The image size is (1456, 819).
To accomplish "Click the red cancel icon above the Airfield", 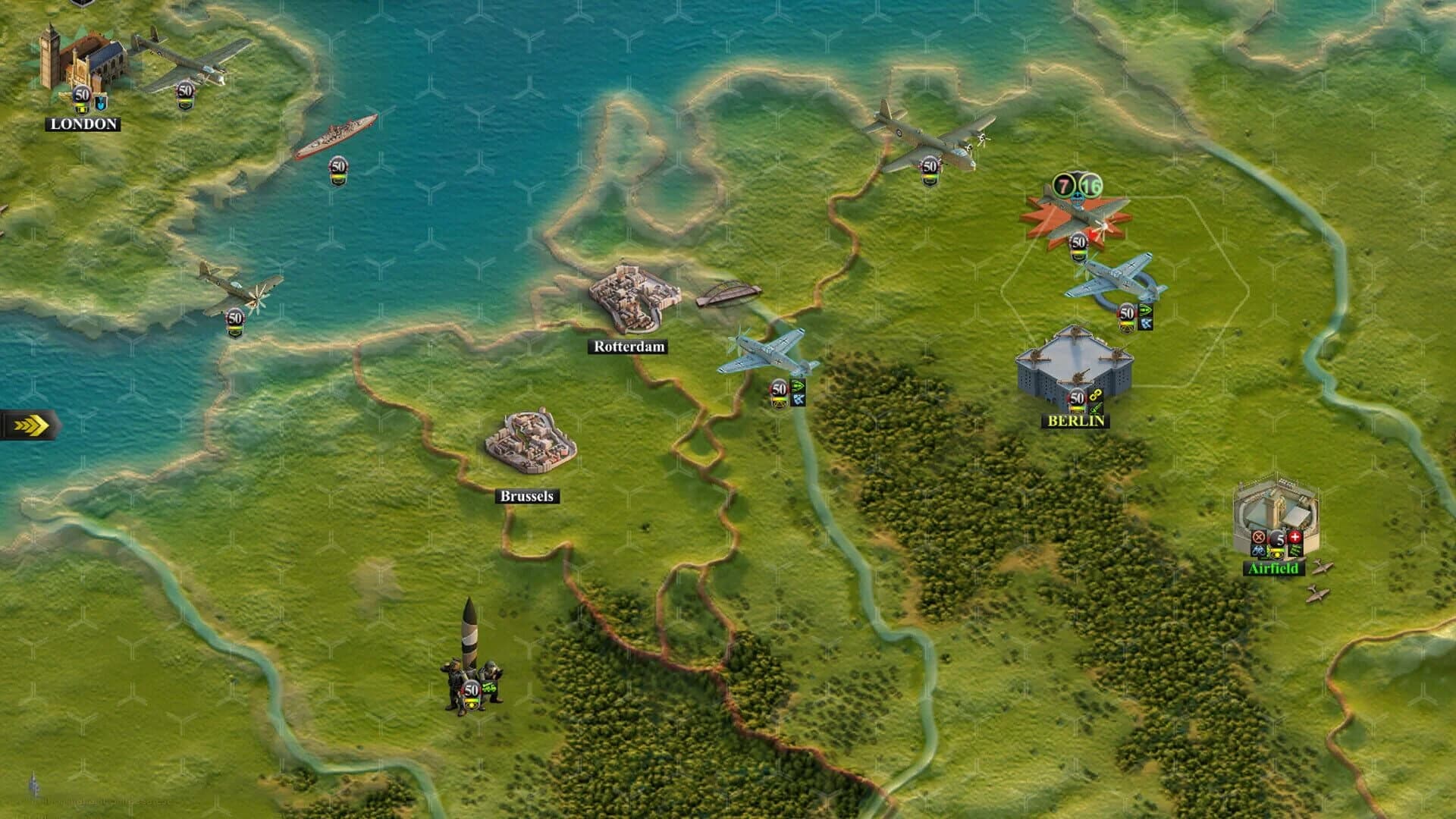I will click(x=1258, y=537).
